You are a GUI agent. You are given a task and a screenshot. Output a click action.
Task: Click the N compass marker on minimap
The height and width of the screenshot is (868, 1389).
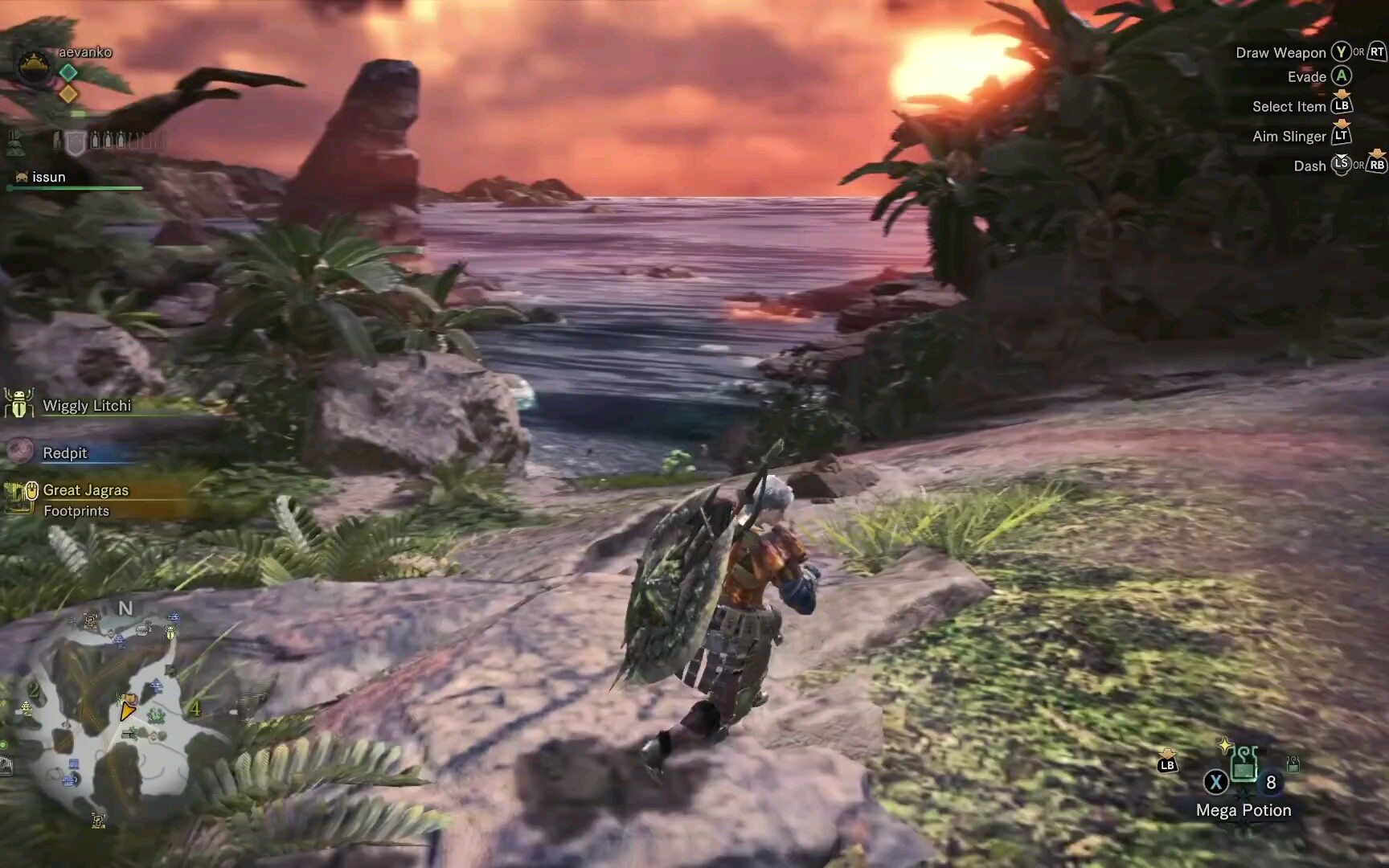pyautogui.click(x=125, y=608)
